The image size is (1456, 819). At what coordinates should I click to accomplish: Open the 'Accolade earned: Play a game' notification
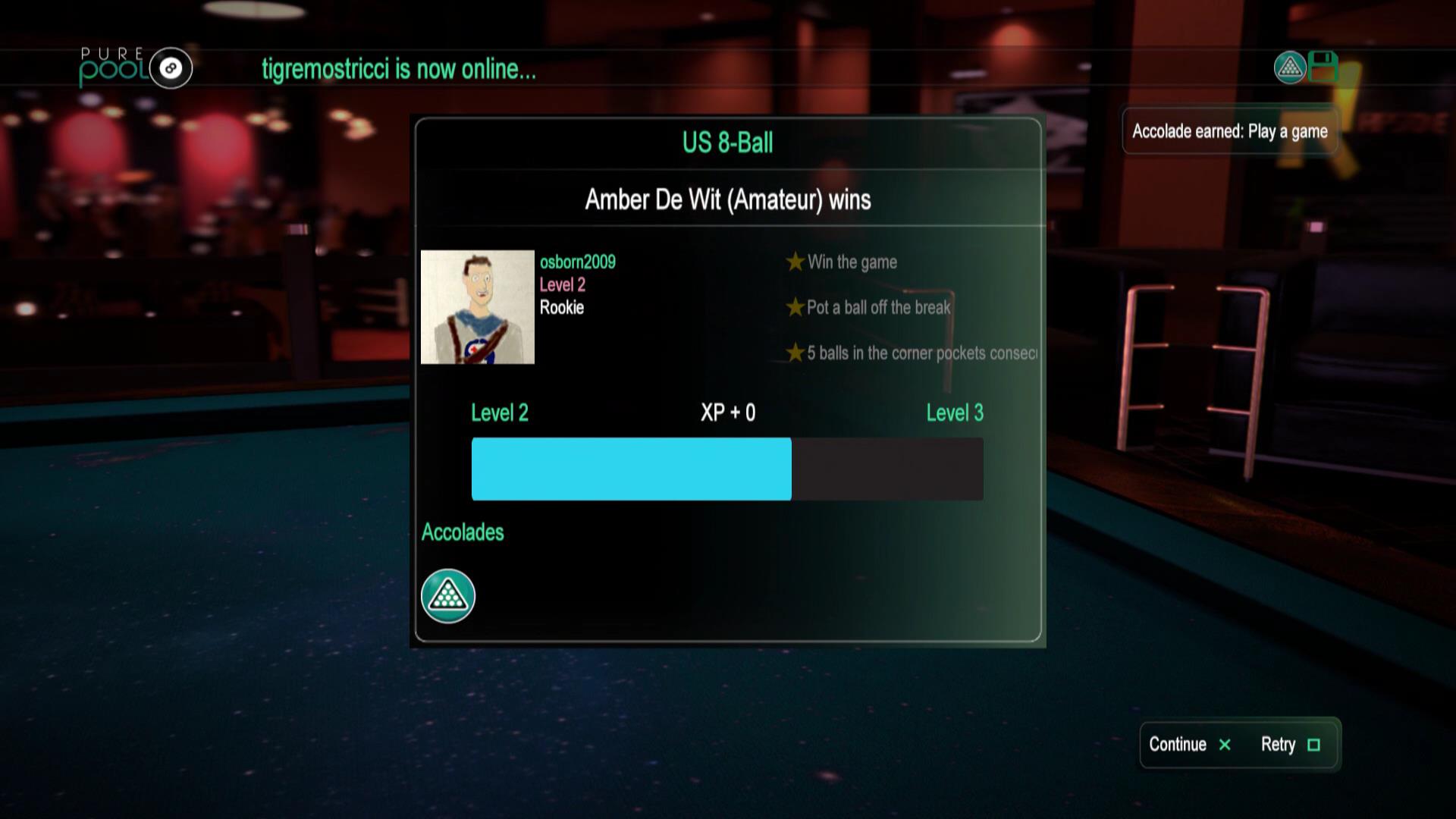click(1229, 131)
